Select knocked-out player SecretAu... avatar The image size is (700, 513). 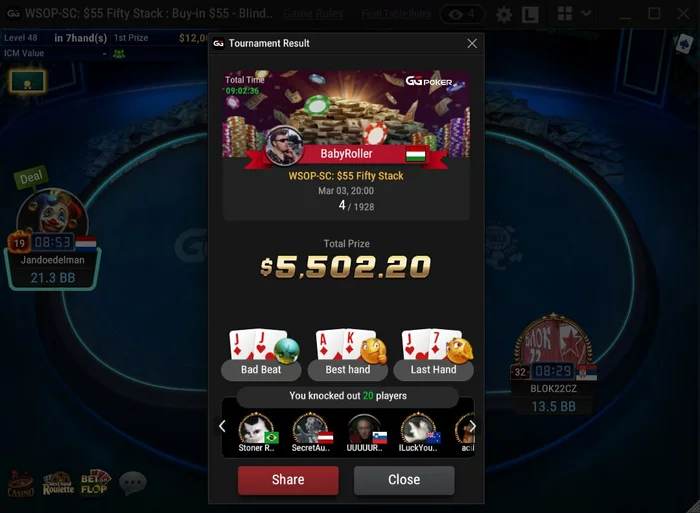point(311,430)
